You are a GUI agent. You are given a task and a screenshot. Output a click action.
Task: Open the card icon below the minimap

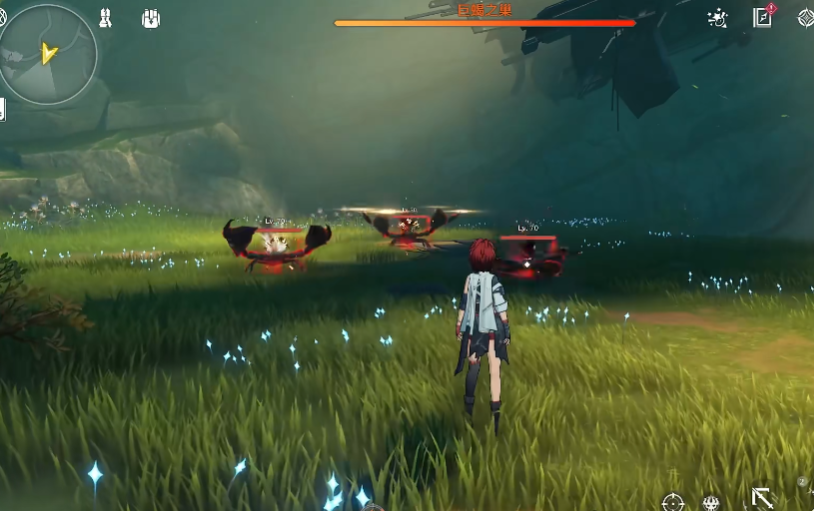[3, 109]
